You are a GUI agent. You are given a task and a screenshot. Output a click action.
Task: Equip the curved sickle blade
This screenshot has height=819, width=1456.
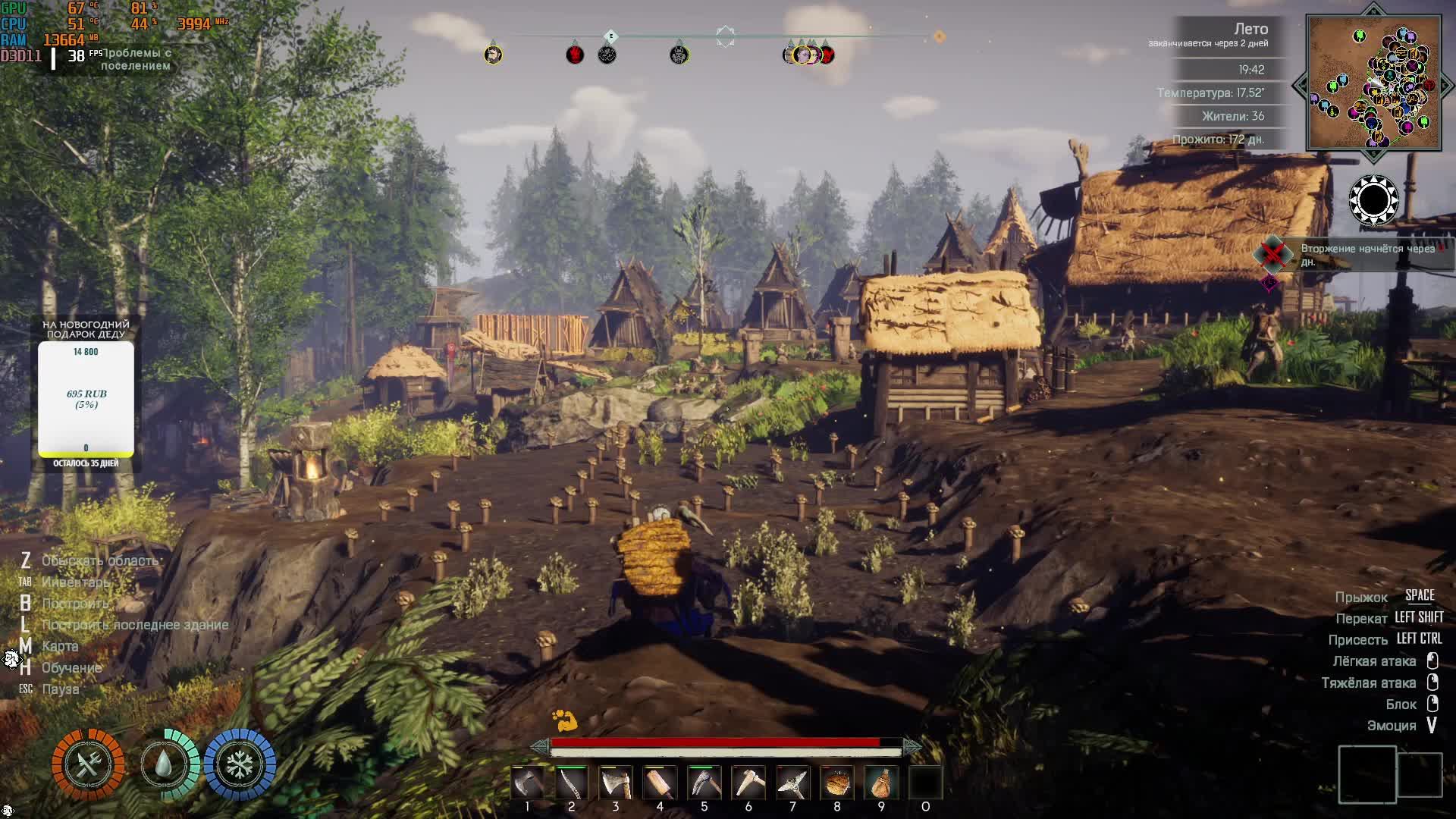pos(572,783)
